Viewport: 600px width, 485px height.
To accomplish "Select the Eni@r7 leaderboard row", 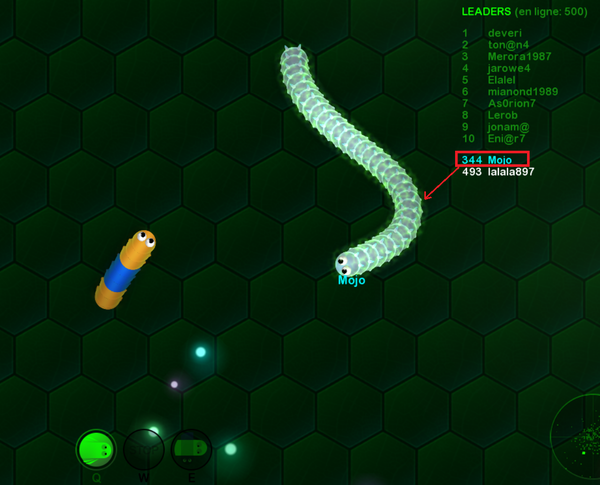I will click(506, 139).
